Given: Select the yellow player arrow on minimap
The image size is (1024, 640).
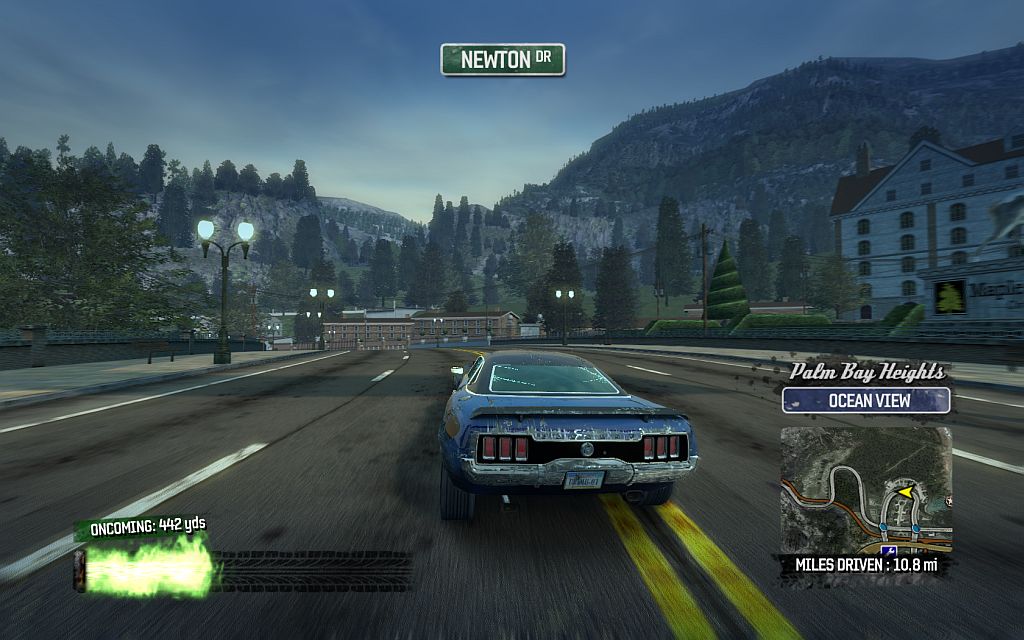Looking at the screenshot, I should [904, 491].
